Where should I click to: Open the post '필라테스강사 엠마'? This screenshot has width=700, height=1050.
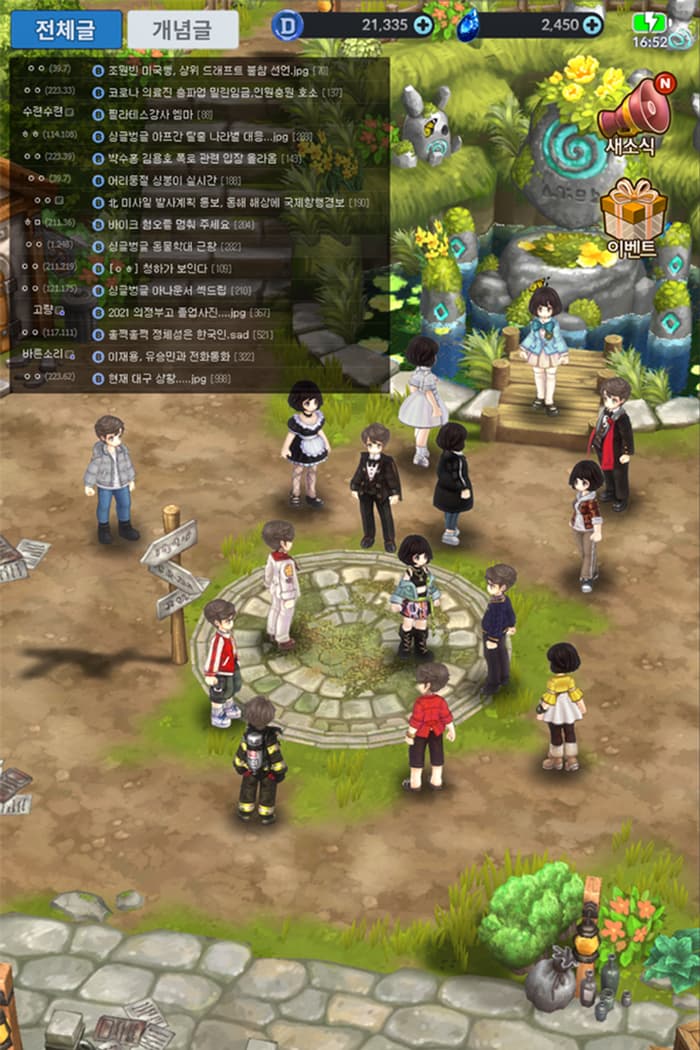pyautogui.click(x=158, y=114)
